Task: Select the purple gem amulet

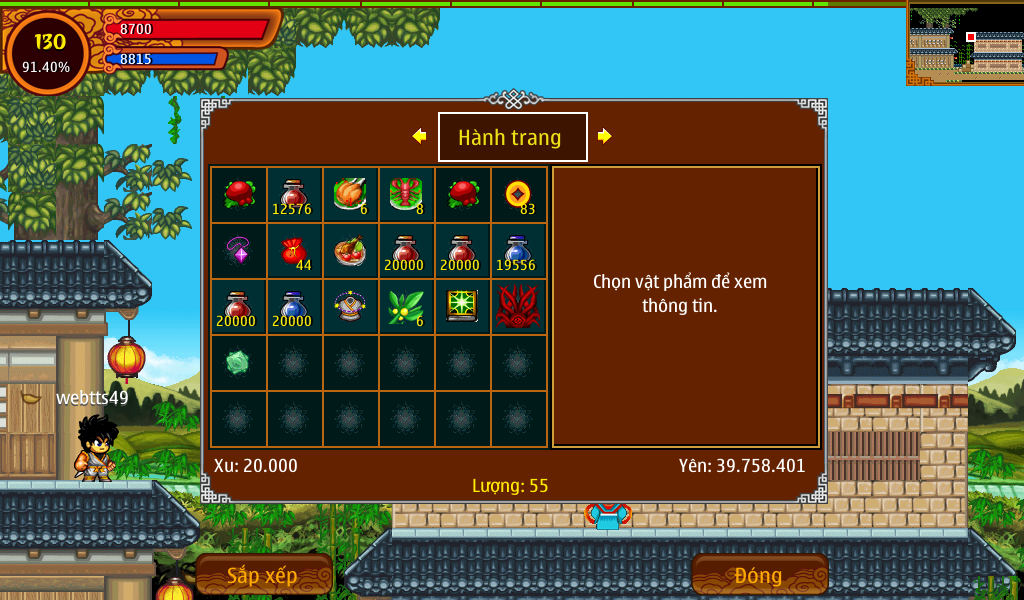Action: pyautogui.click(x=238, y=251)
